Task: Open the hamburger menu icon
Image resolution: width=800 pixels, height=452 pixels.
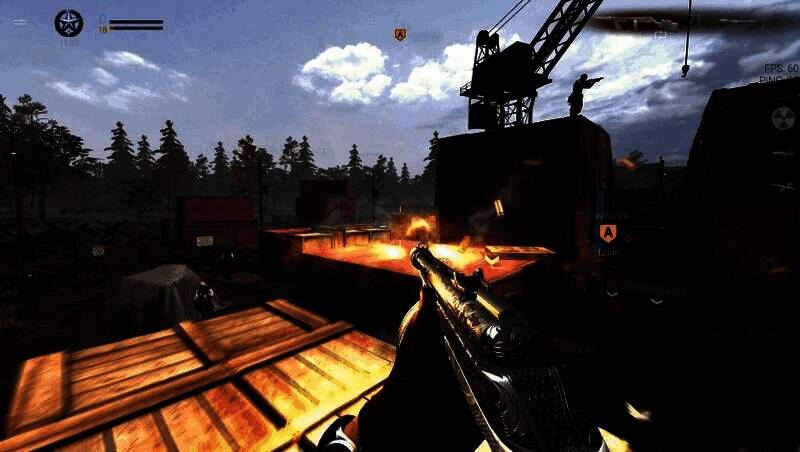Action: pyautogui.click(x=20, y=22)
